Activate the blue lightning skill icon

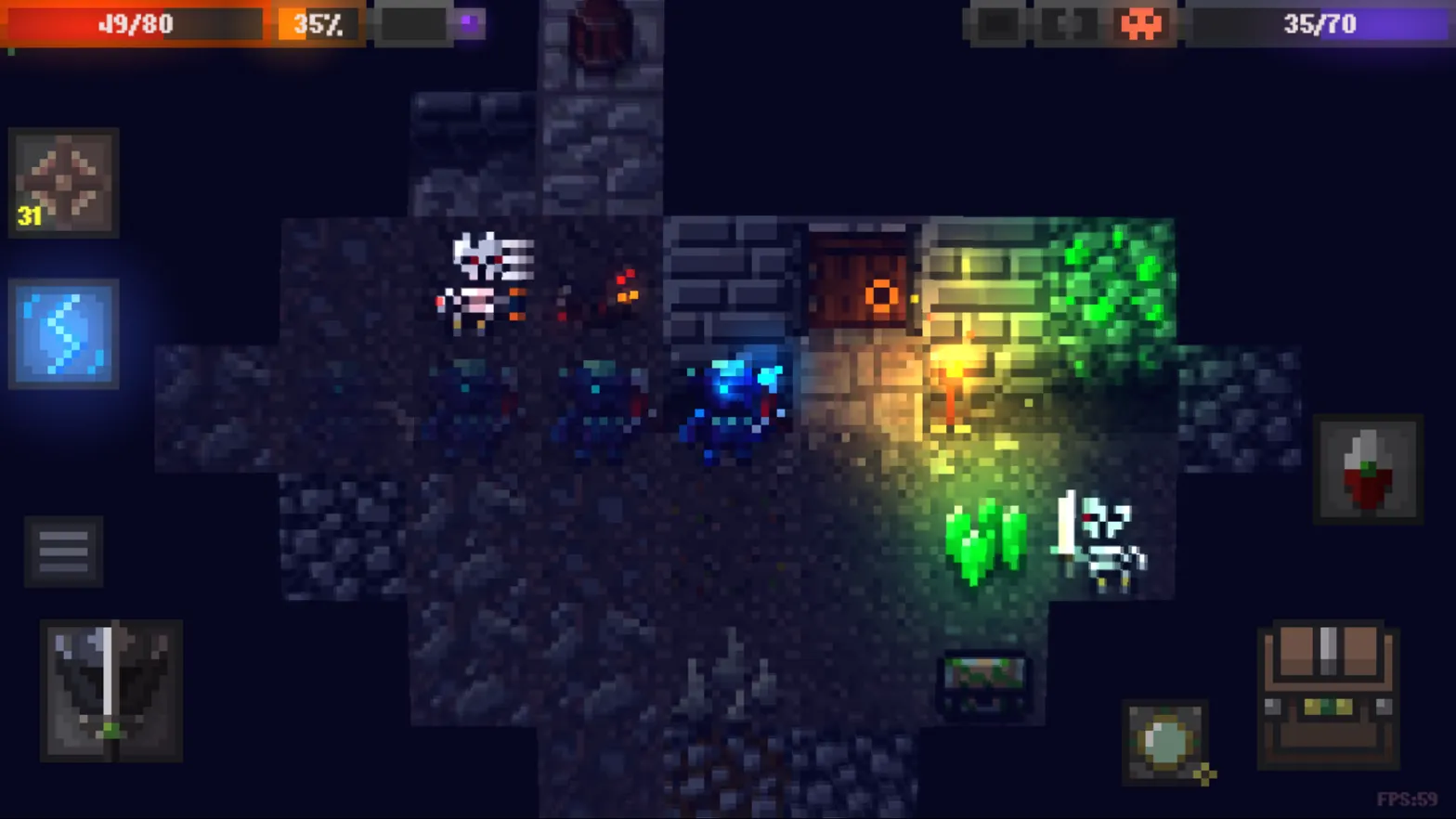pyautogui.click(x=62, y=334)
